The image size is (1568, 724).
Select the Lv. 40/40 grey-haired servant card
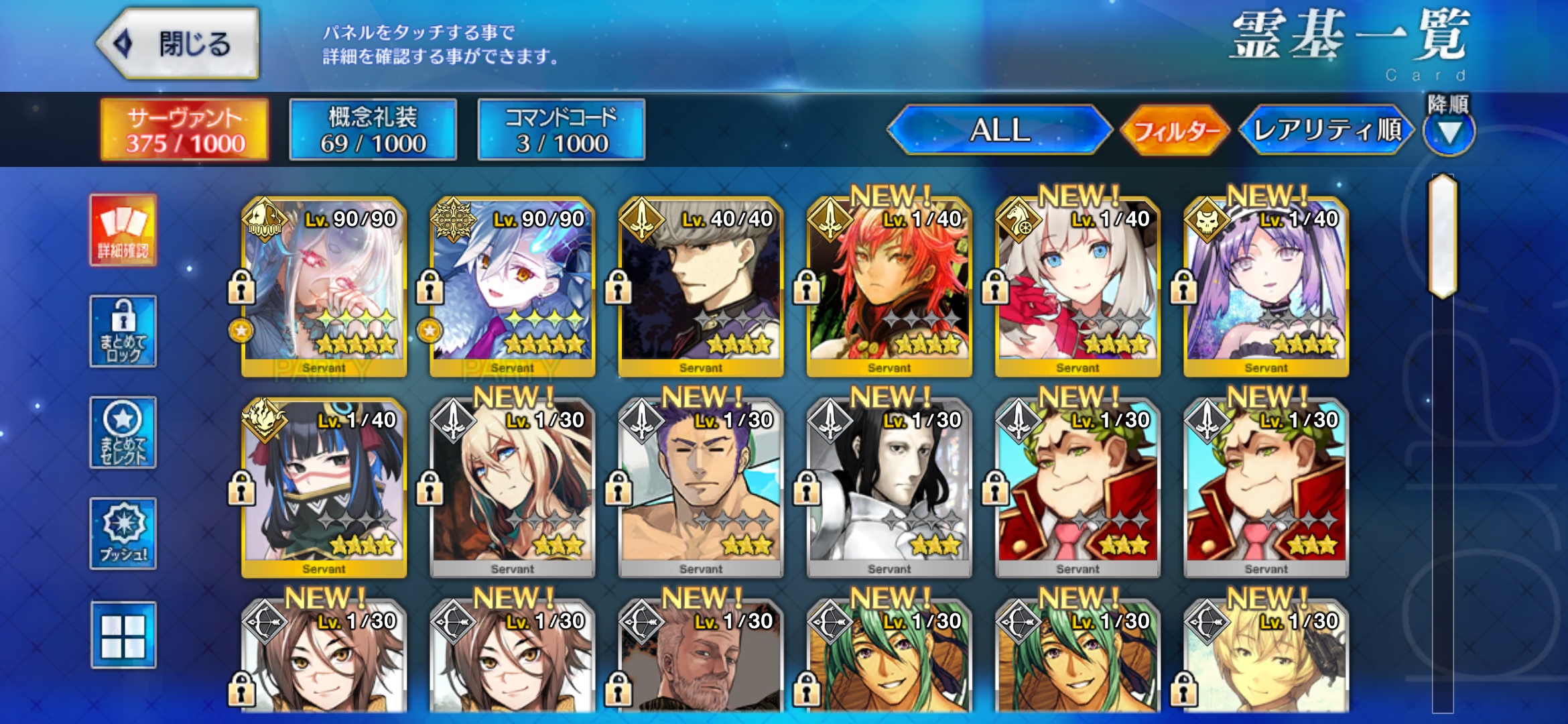[x=701, y=287]
